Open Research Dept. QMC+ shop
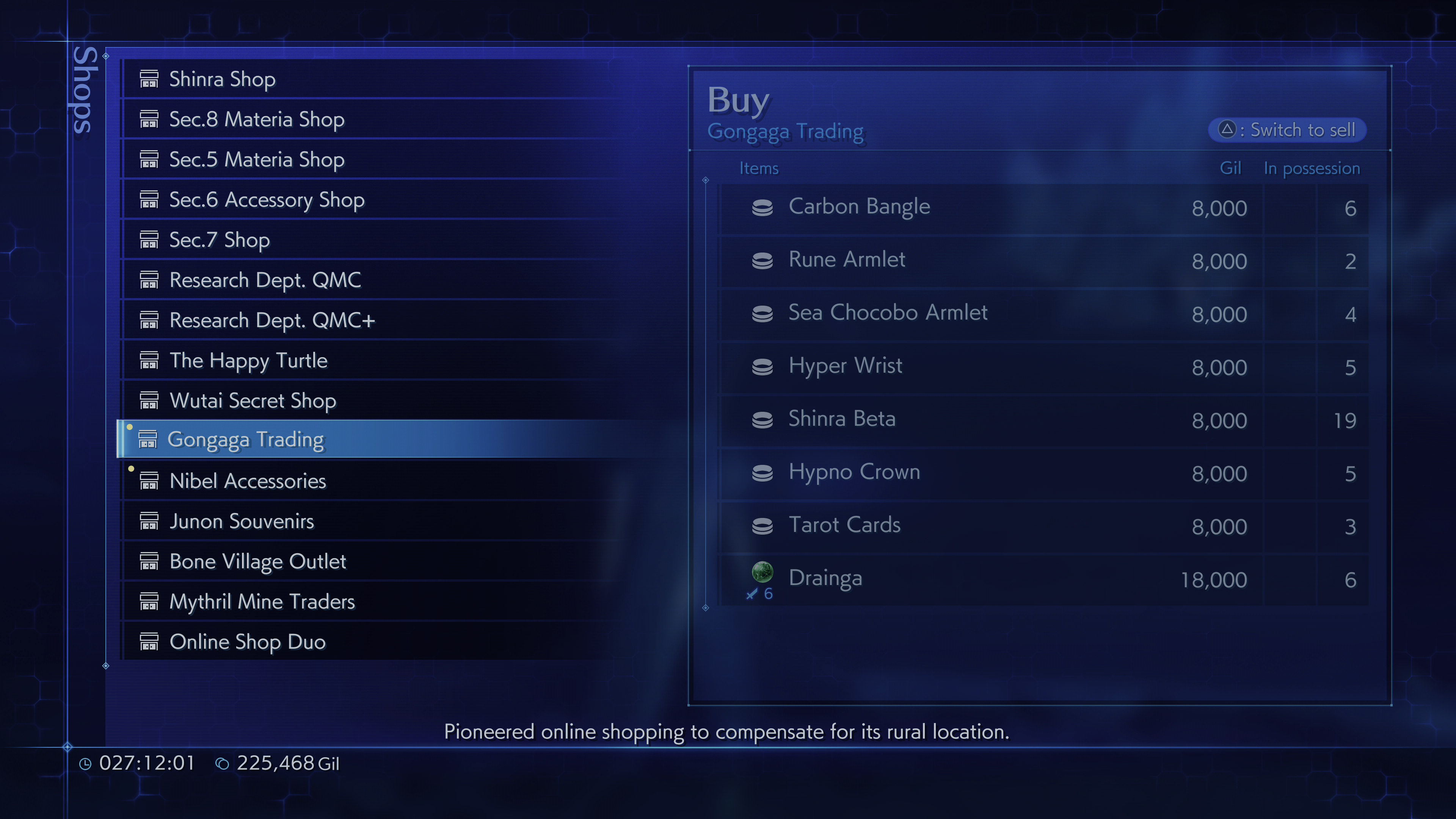The width and height of the screenshot is (1456, 819). pyautogui.click(x=272, y=320)
